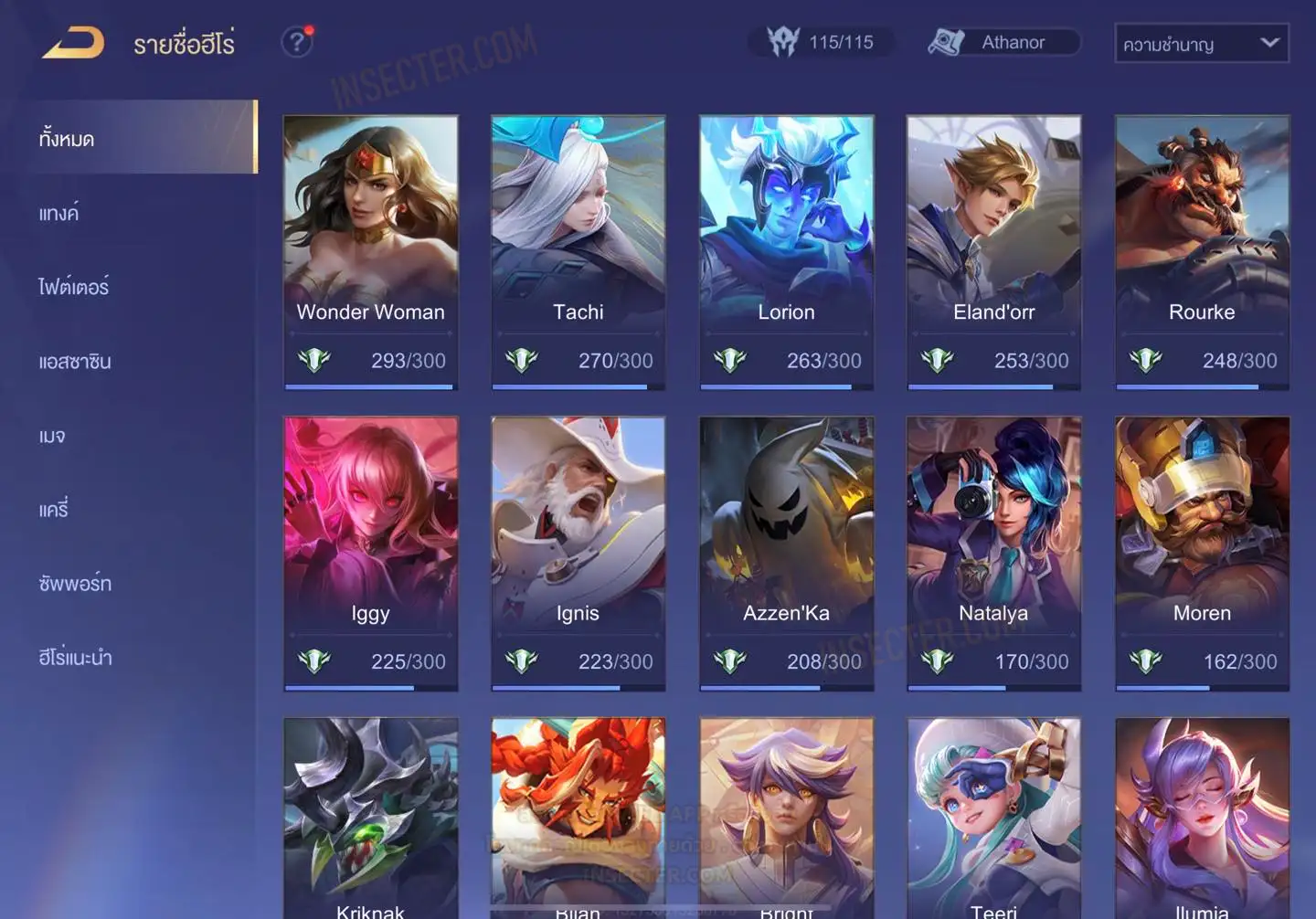Filter heroes by ไฟต์เตอร์
Viewport: 1316px width, 919px height.
coord(74,287)
